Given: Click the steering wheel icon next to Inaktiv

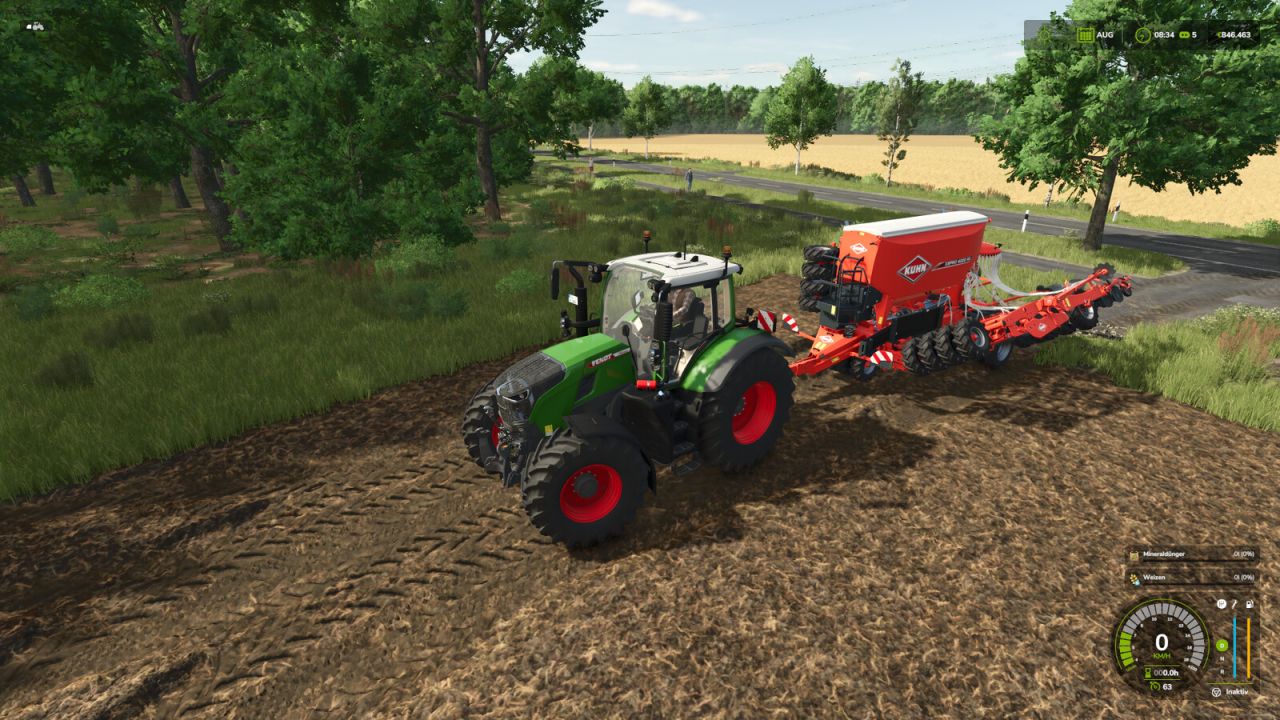Looking at the screenshot, I should point(1216,691).
